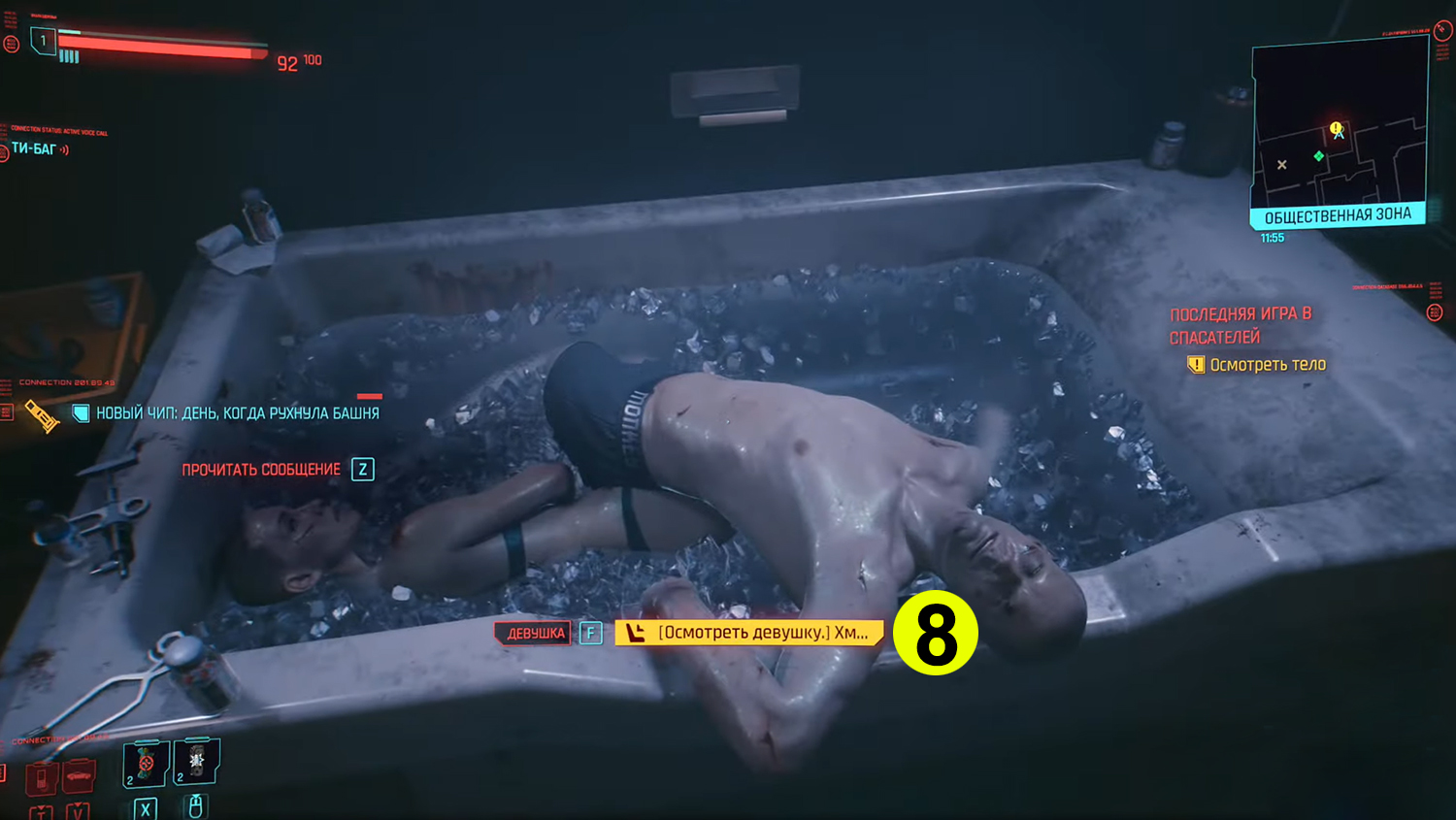
Task: Click ПРОЧИТАТЬ СООБЩЕНИЕ to read the message
Action: (x=262, y=470)
